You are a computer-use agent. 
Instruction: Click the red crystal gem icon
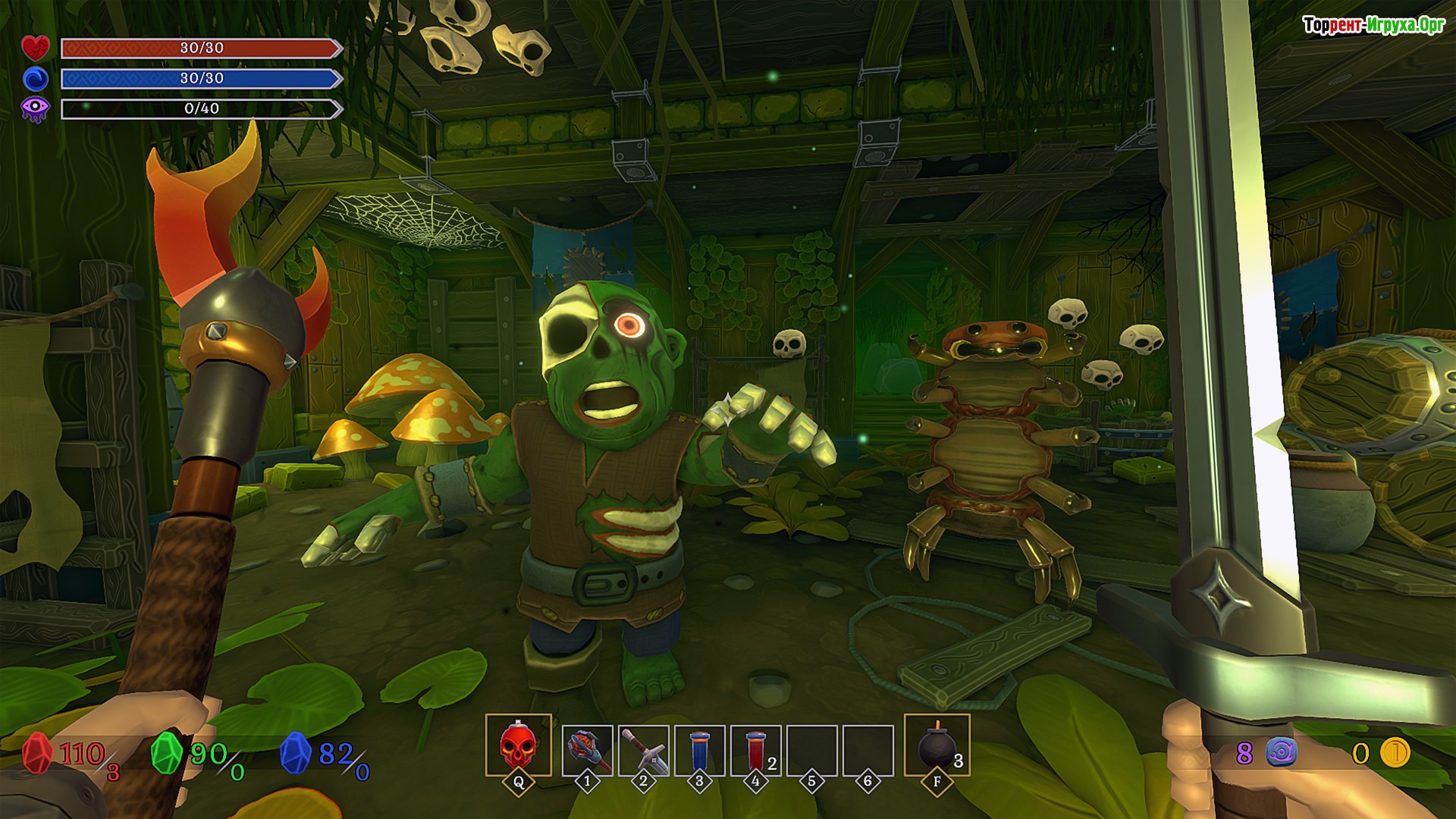pyautogui.click(x=36, y=753)
